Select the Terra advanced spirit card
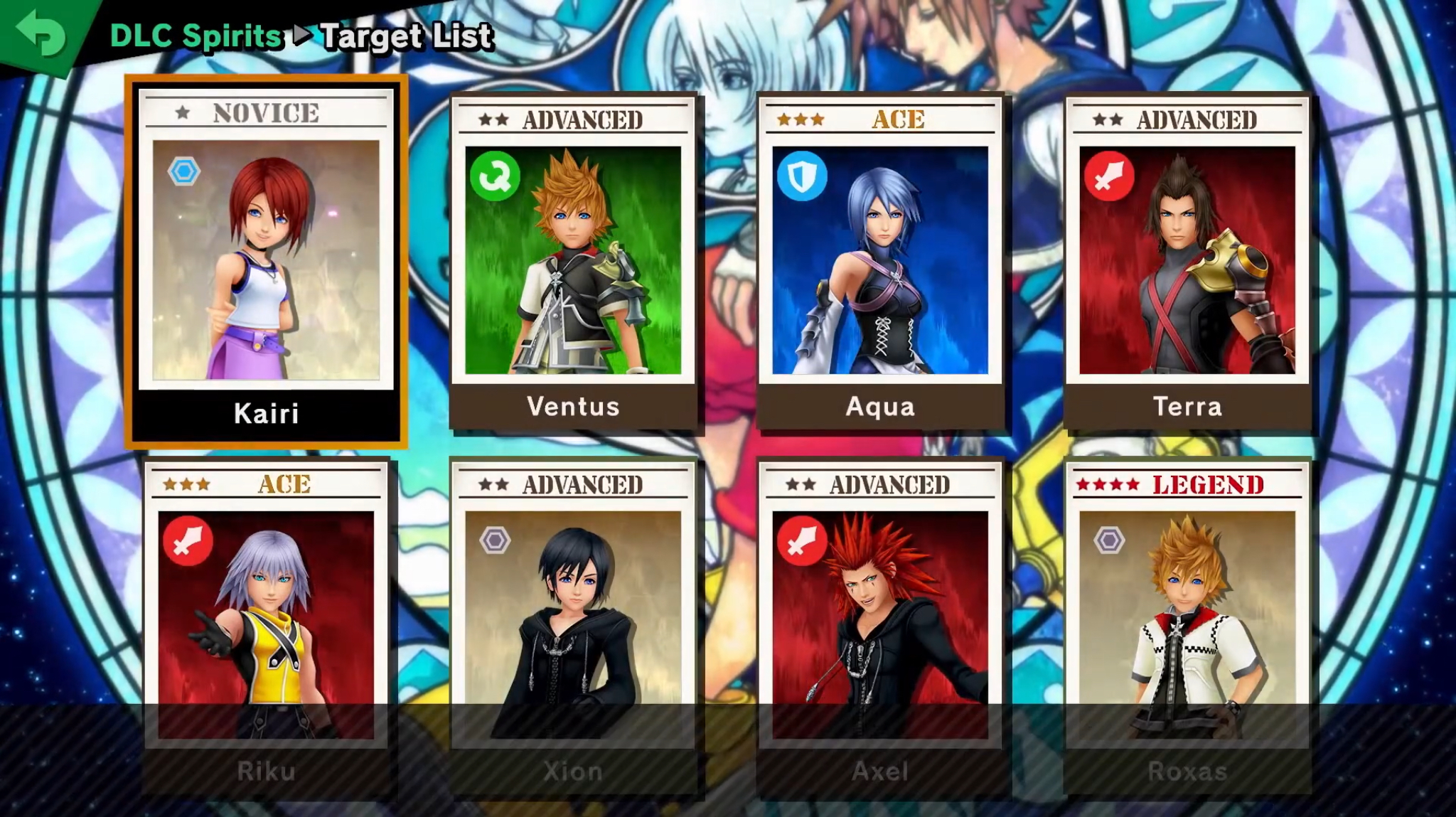1456x817 pixels. point(1187,262)
